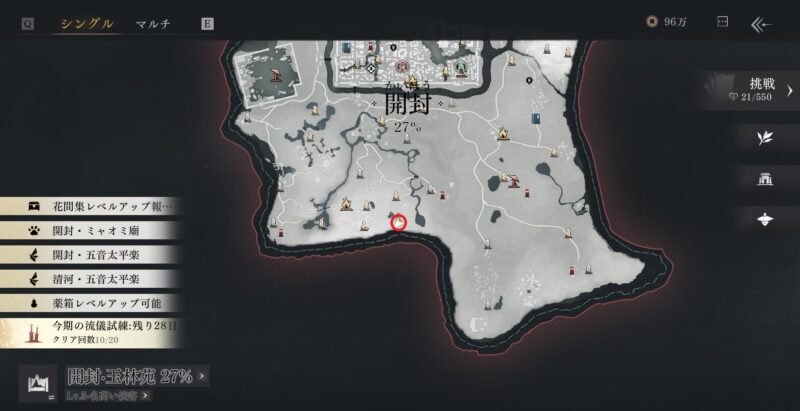Switch to the マルチ tab
This screenshot has width=800, height=411.
coord(153,23)
